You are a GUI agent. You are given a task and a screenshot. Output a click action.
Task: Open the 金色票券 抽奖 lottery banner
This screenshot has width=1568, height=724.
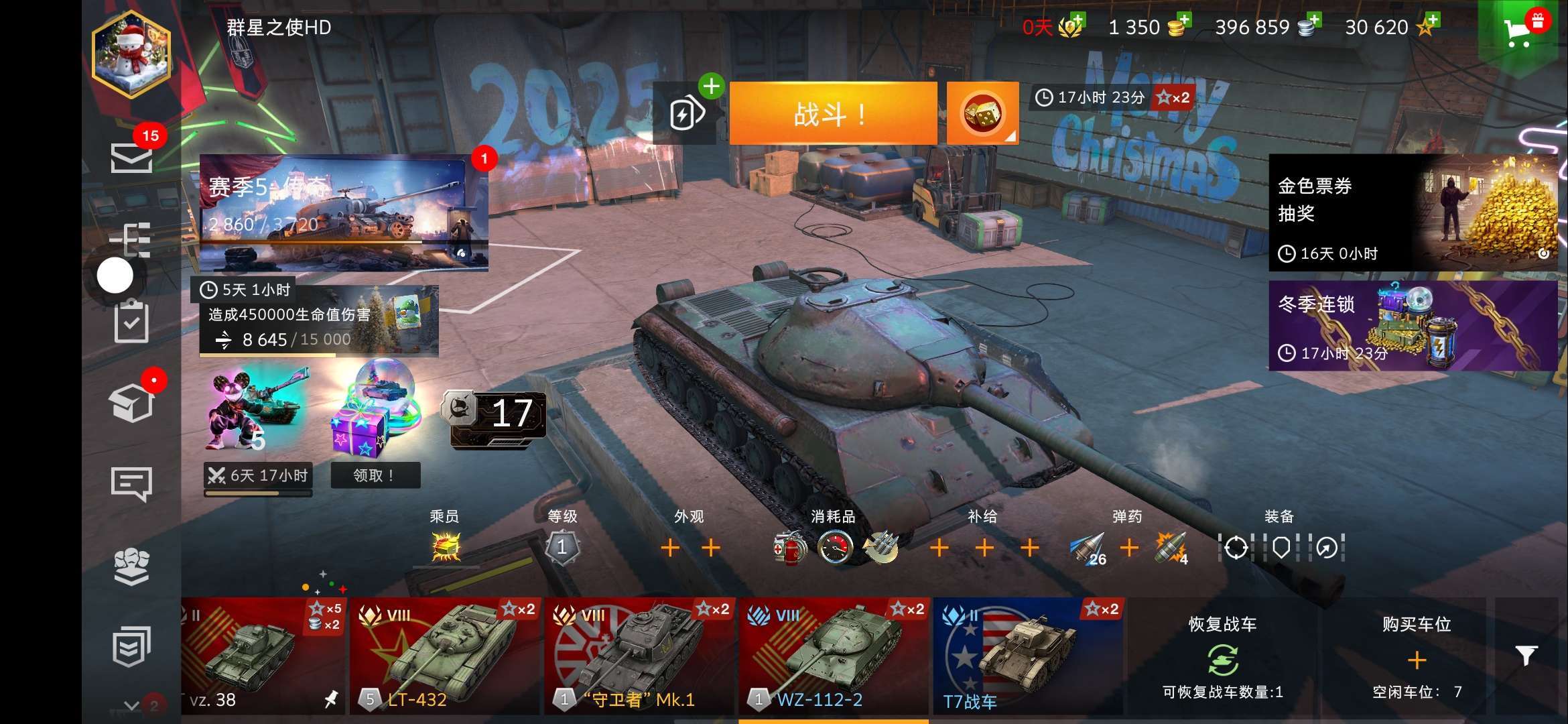point(1413,212)
